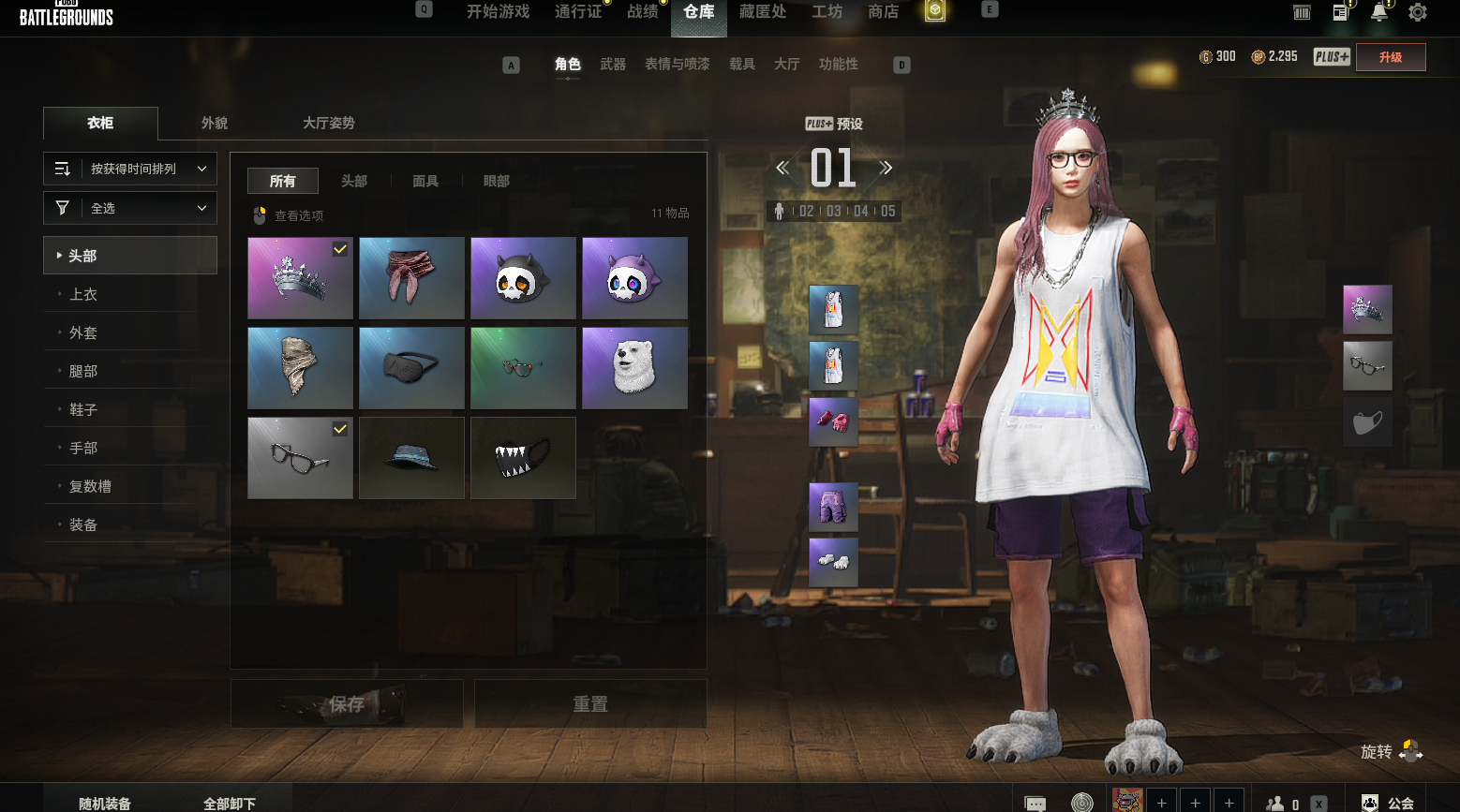The height and width of the screenshot is (812, 1460).
Task: Switch to the 外貌 (Appearance) tab
Action: [215, 123]
